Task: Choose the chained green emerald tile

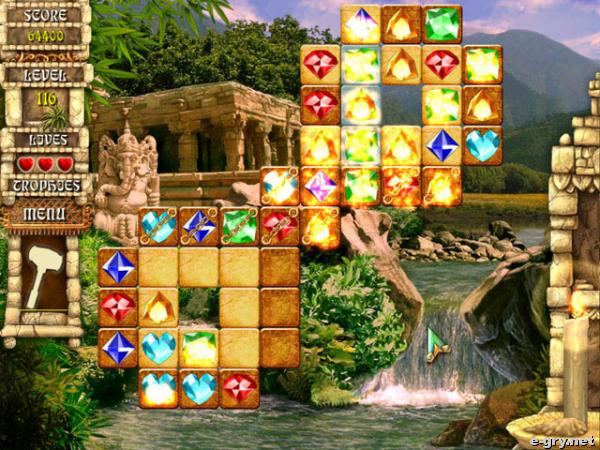Action: [239, 226]
